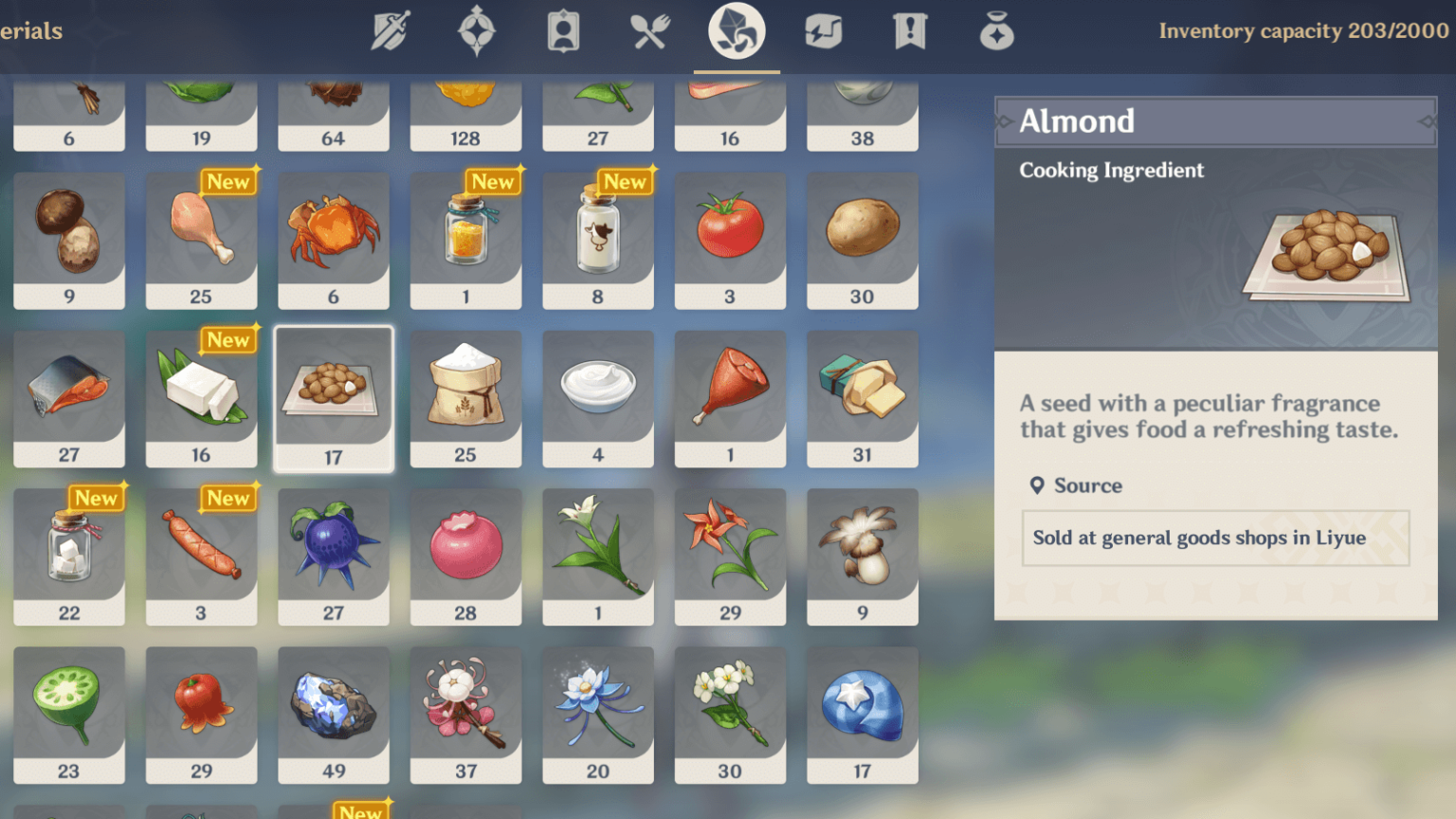Screen dimensions: 1456x819
Task: Select the Almond item thumbnail
Action: 334,398
